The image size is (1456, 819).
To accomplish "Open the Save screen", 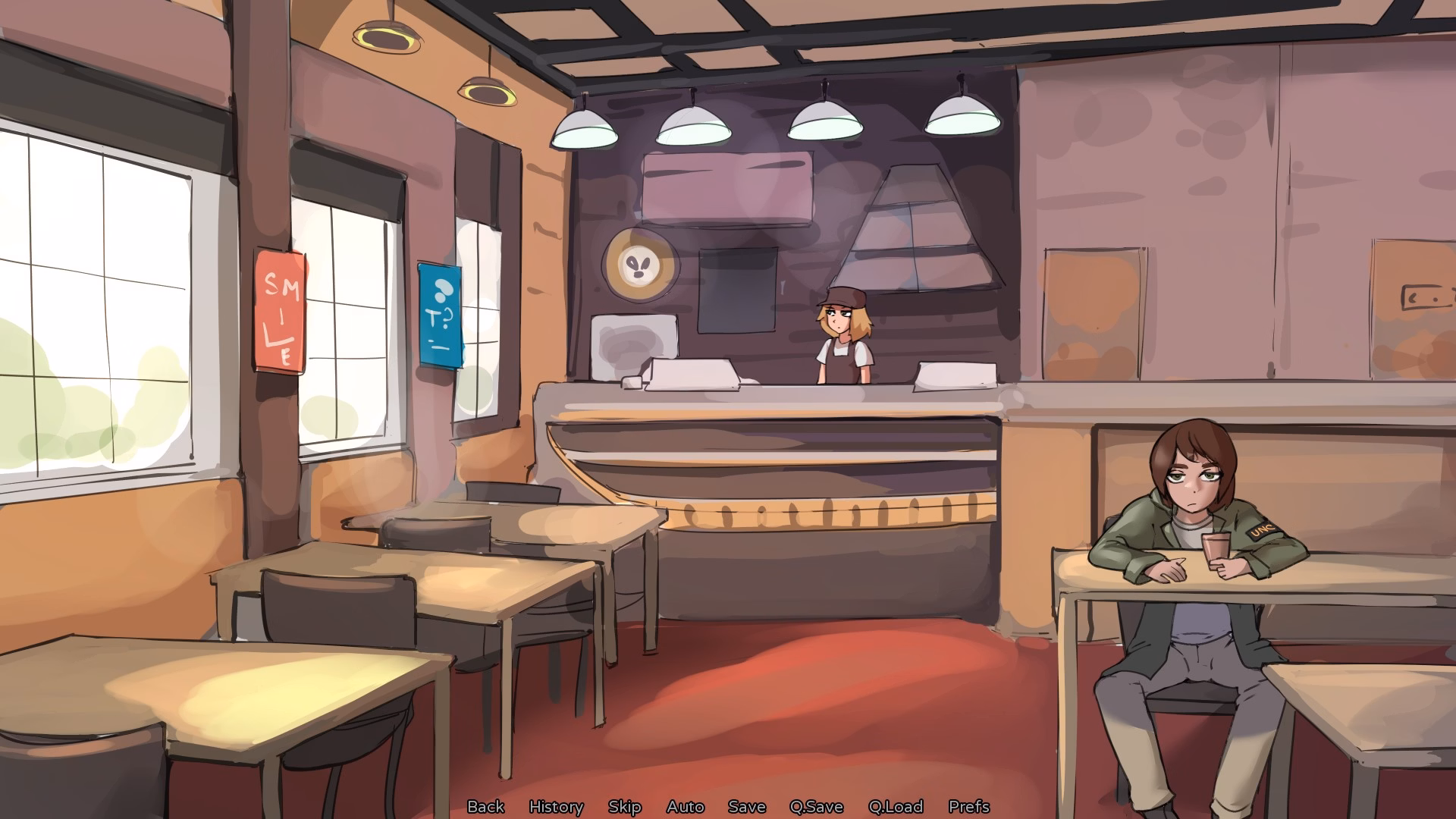I will pos(746,807).
